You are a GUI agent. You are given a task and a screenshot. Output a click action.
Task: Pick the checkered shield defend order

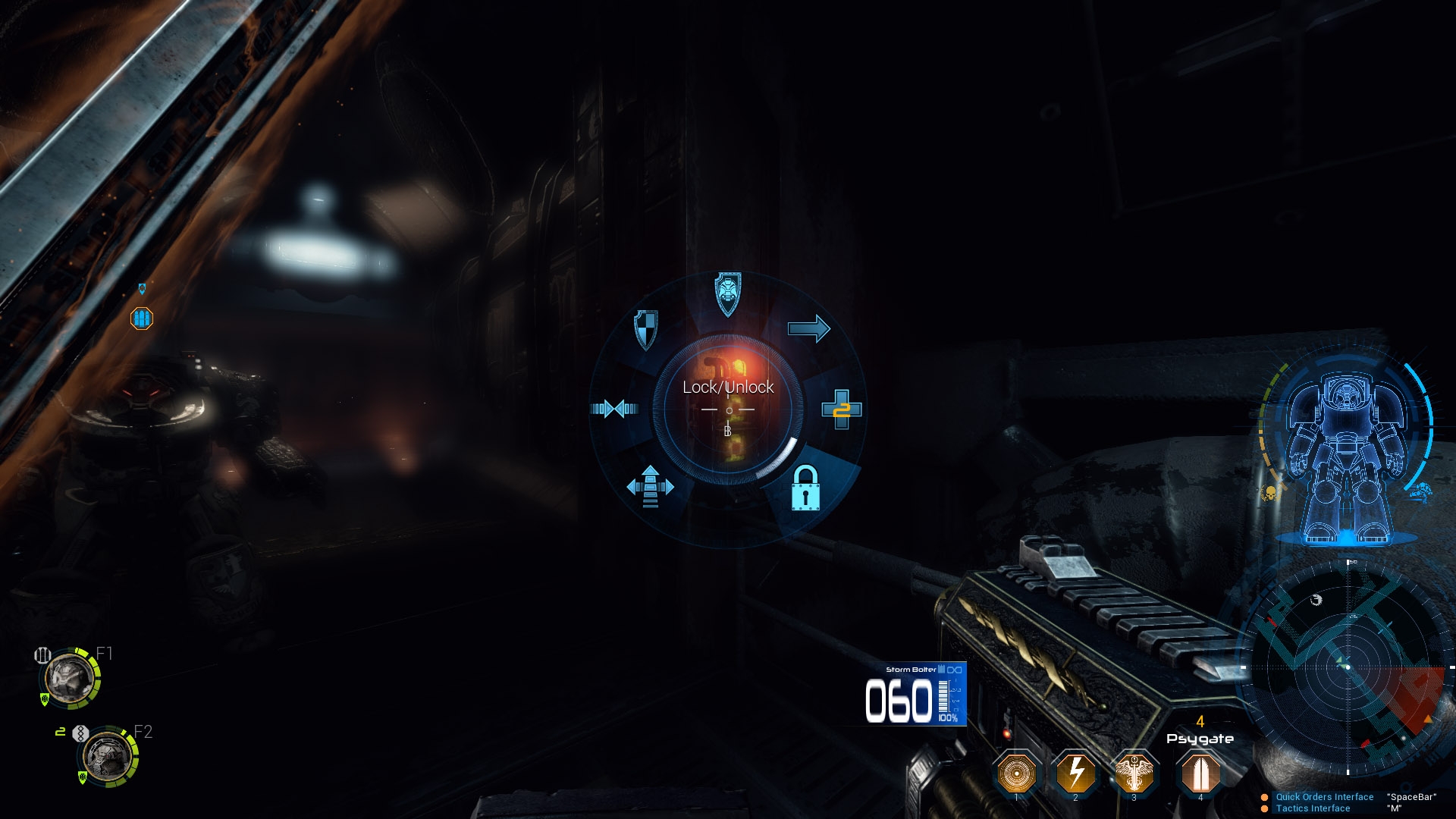(x=645, y=329)
